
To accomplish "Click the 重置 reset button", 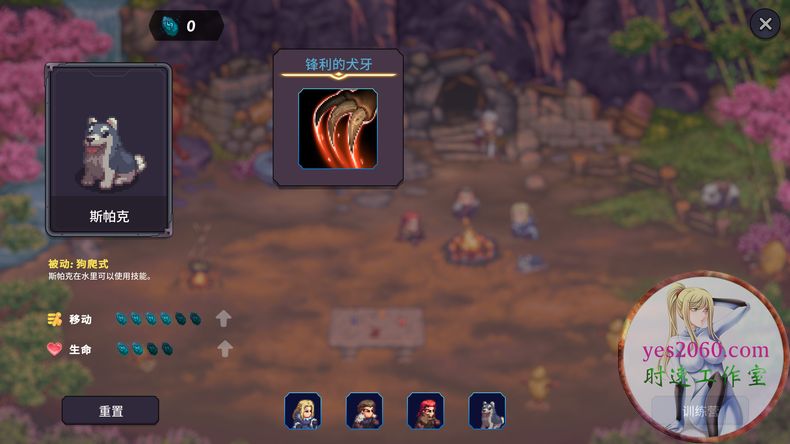I will [110, 411].
